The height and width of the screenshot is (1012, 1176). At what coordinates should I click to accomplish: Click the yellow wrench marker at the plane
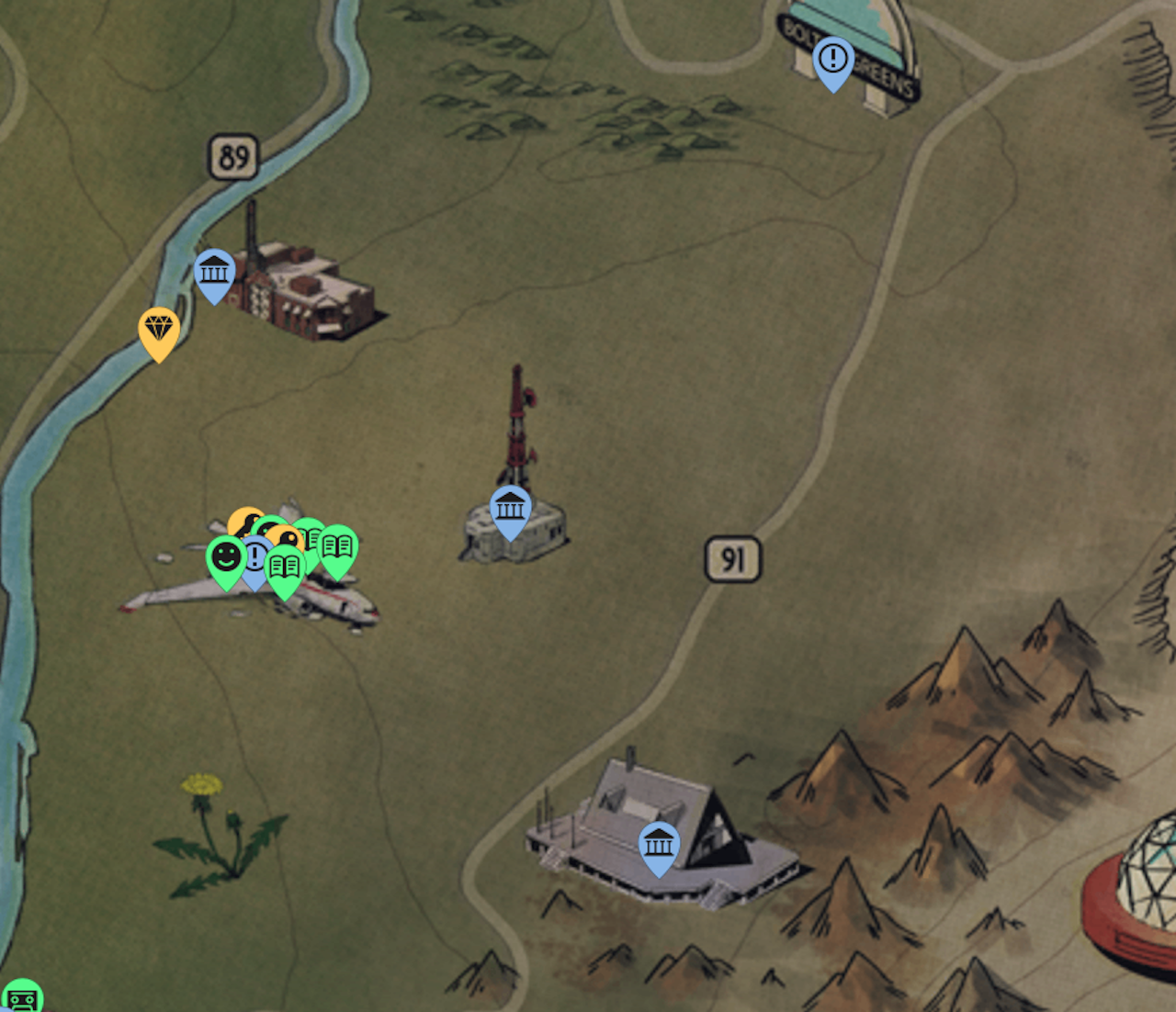click(x=243, y=522)
